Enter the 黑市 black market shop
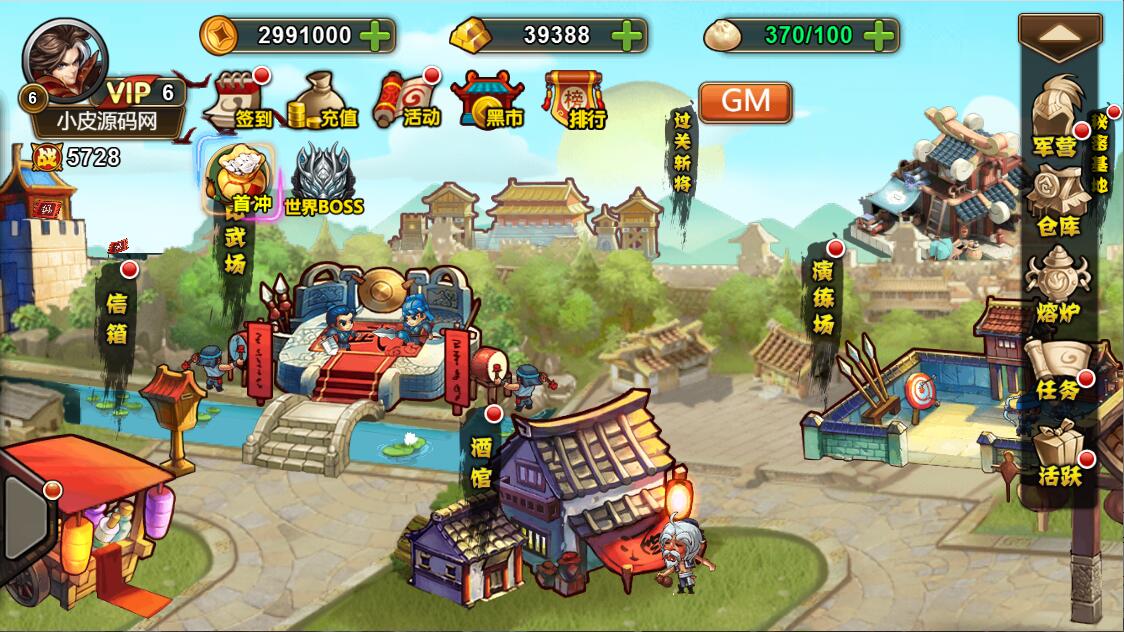Image resolution: width=1124 pixels, height=632 pixels. tap(489, 98)
